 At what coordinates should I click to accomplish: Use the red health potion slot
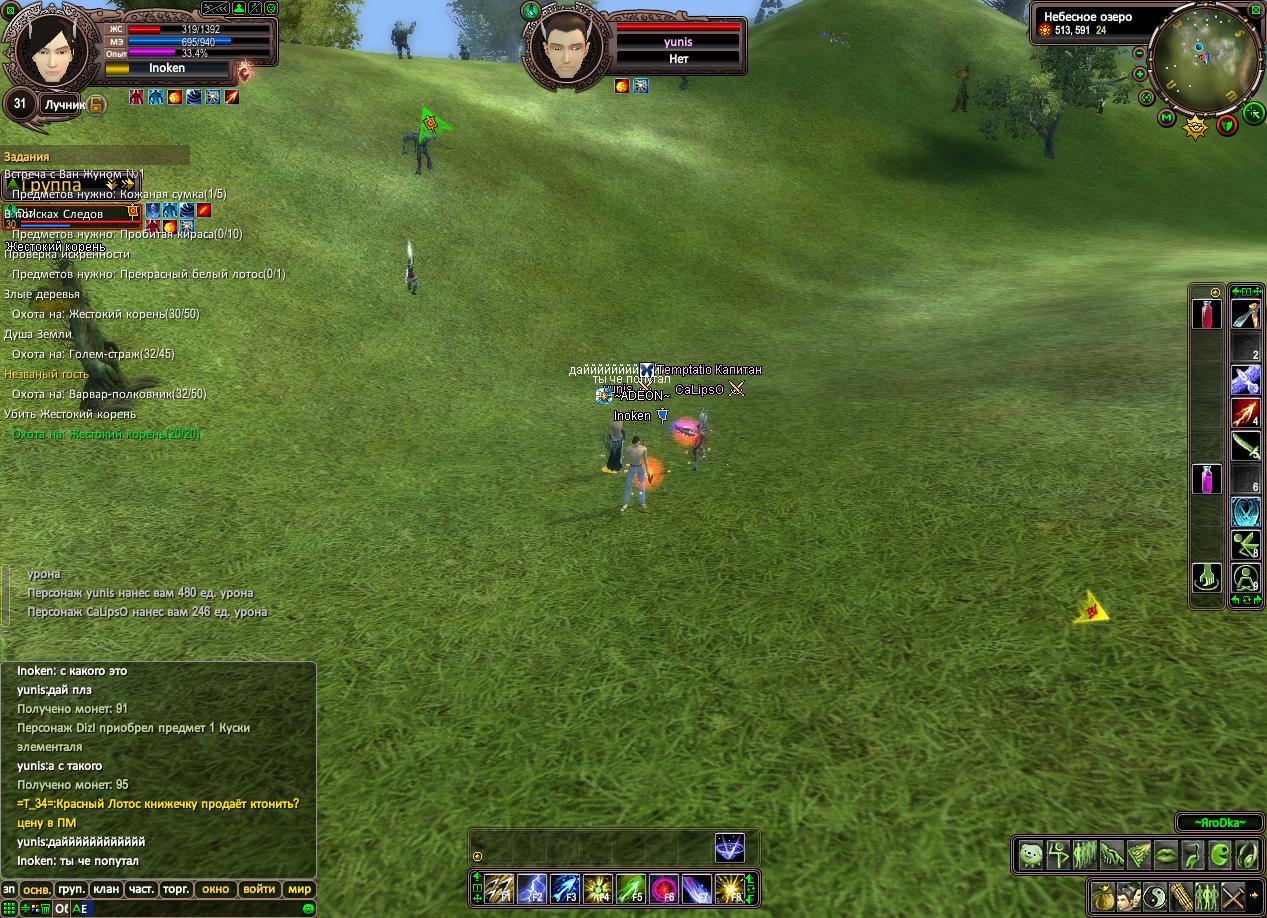1206,314
